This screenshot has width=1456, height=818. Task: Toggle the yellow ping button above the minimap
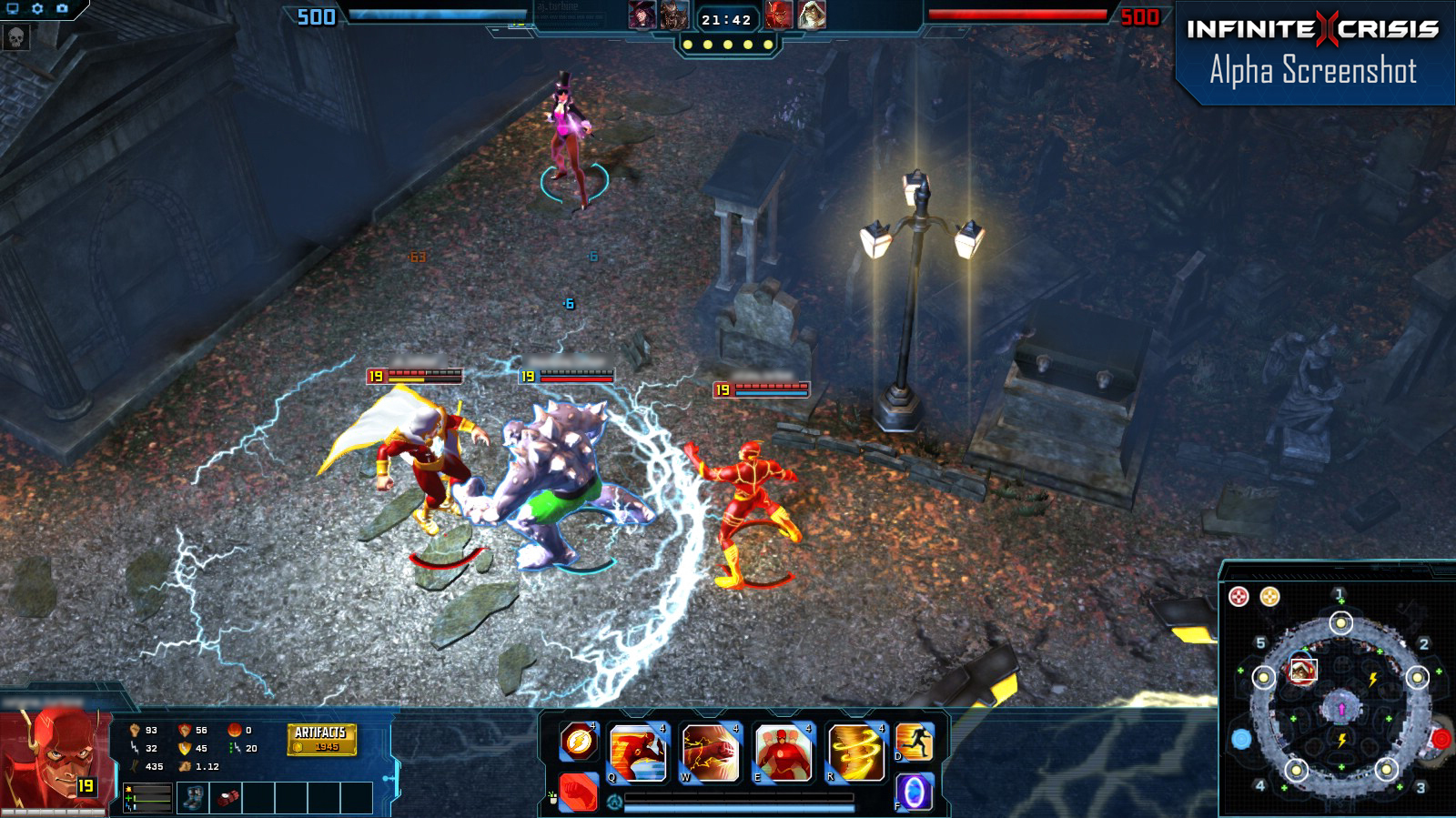click(1269, 595)
